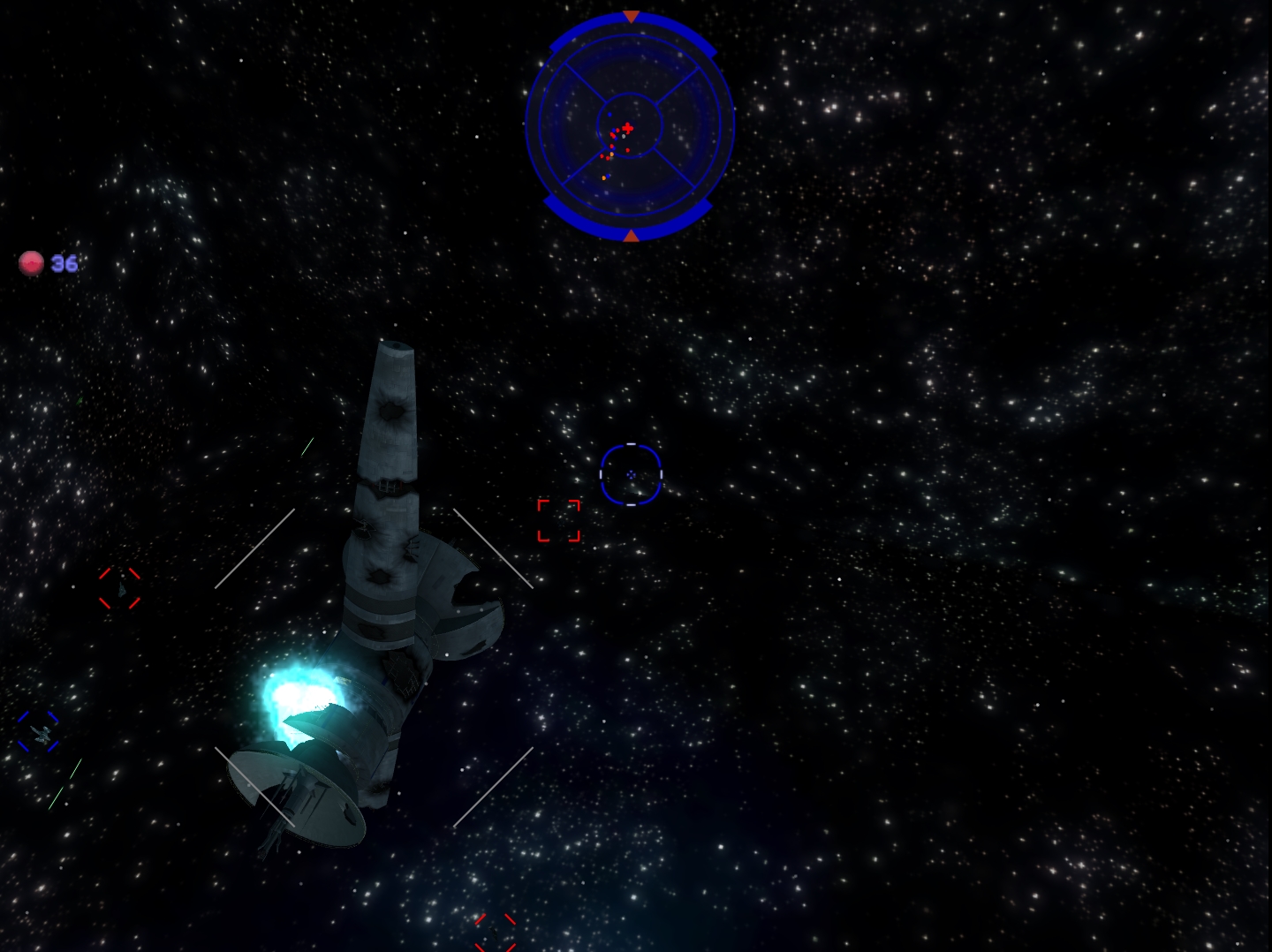Click the blue aiming reticle
Screen dimensions: 1272x952
[x=631, y=474]
